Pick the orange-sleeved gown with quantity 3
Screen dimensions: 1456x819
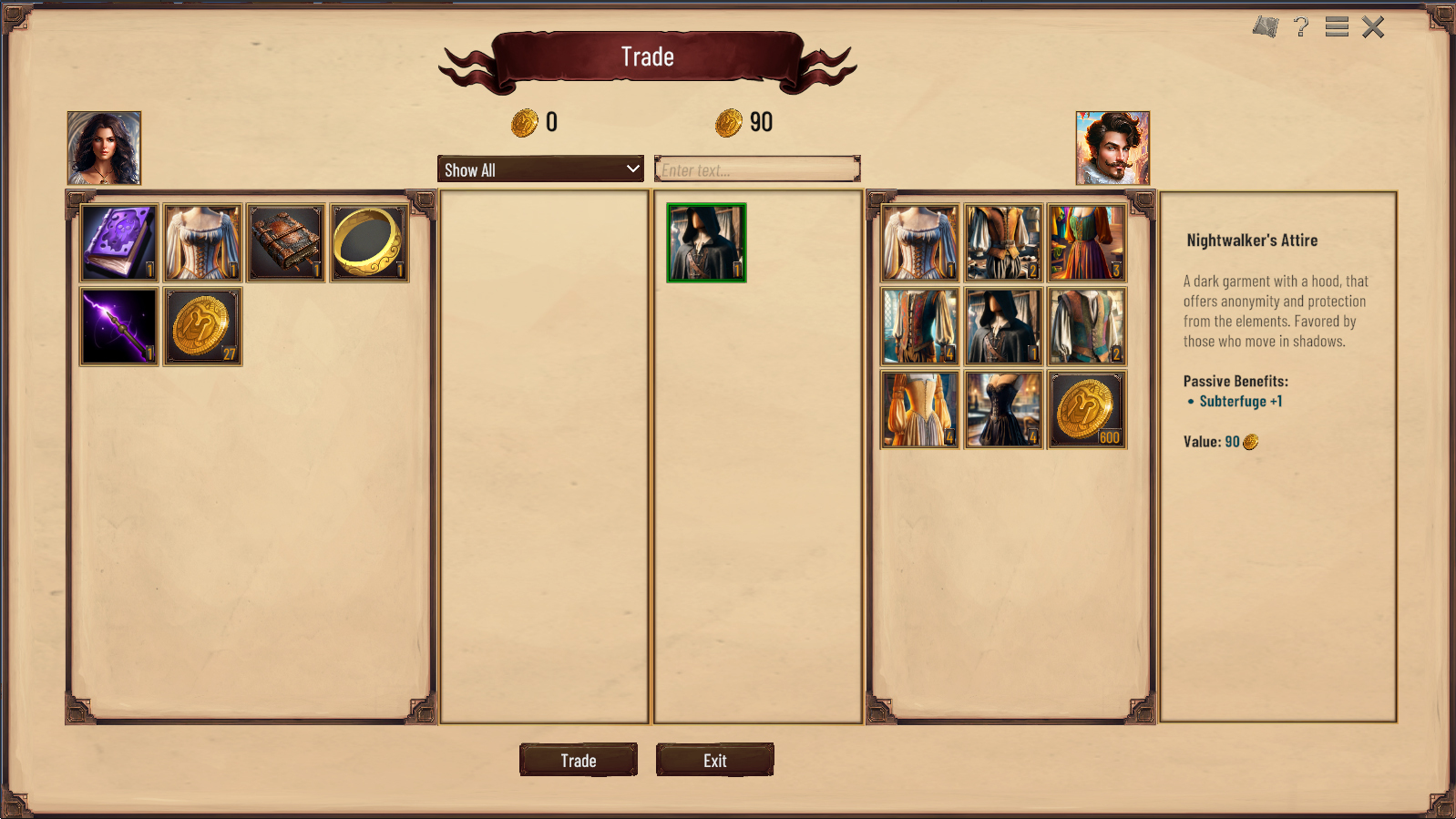(1087, 243)
